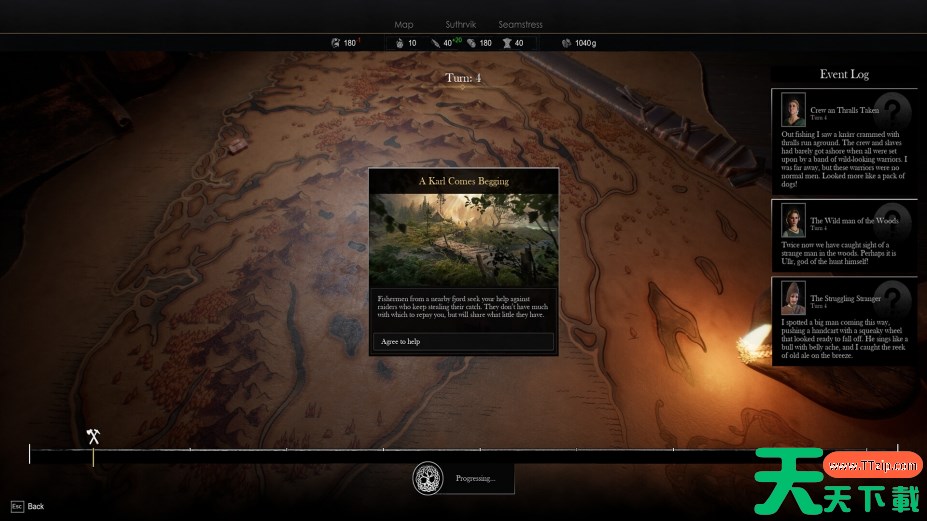
Task: Select the crossed hammers timeline marker
Action: pyautogui.click(x=93, y=436)
